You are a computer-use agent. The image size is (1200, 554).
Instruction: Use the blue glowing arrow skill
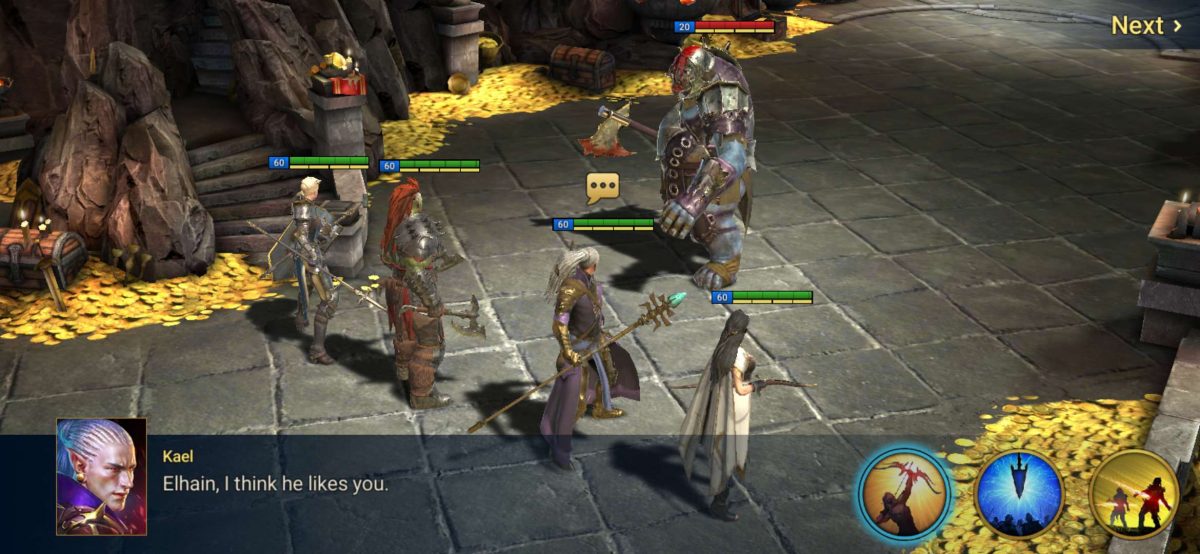point(1019,495)
